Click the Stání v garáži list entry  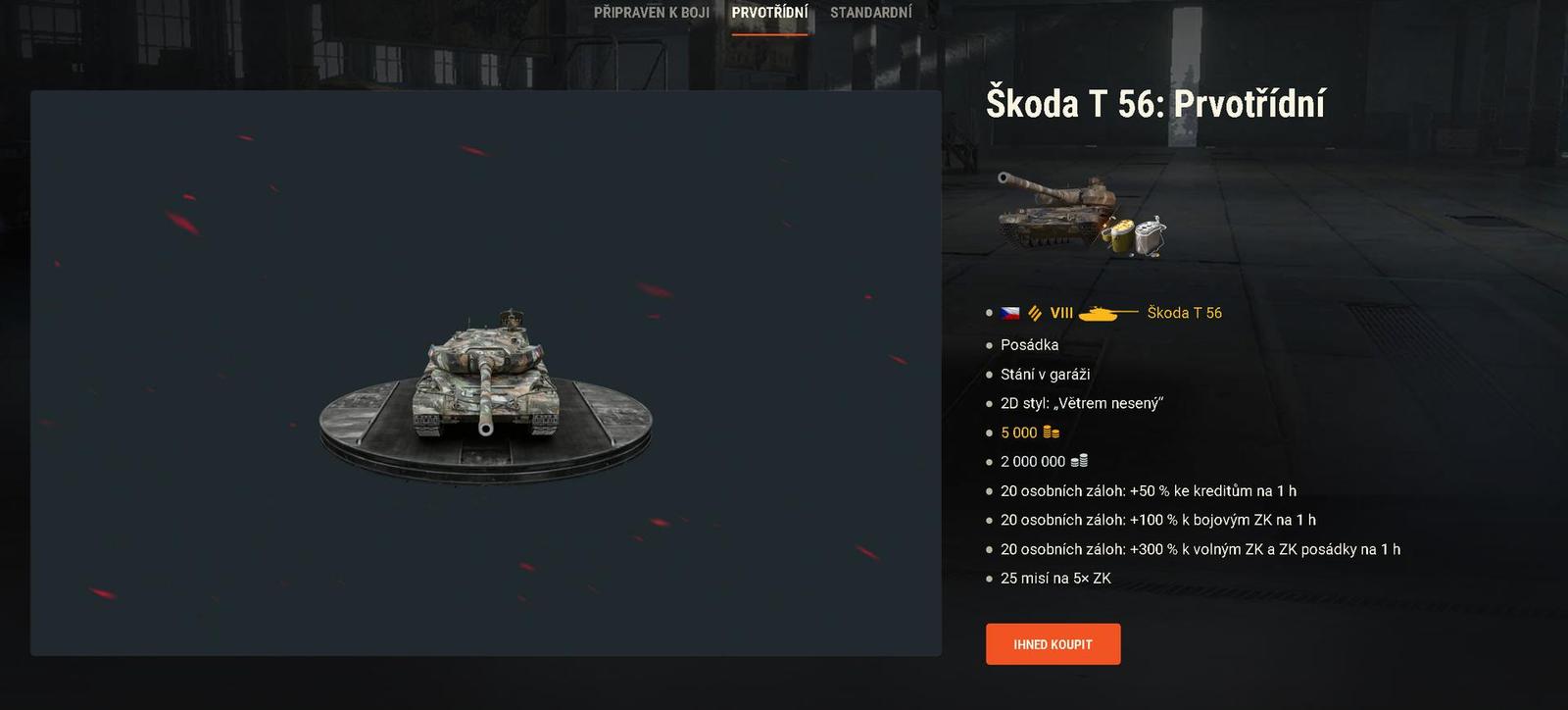tap(1044, 374)
